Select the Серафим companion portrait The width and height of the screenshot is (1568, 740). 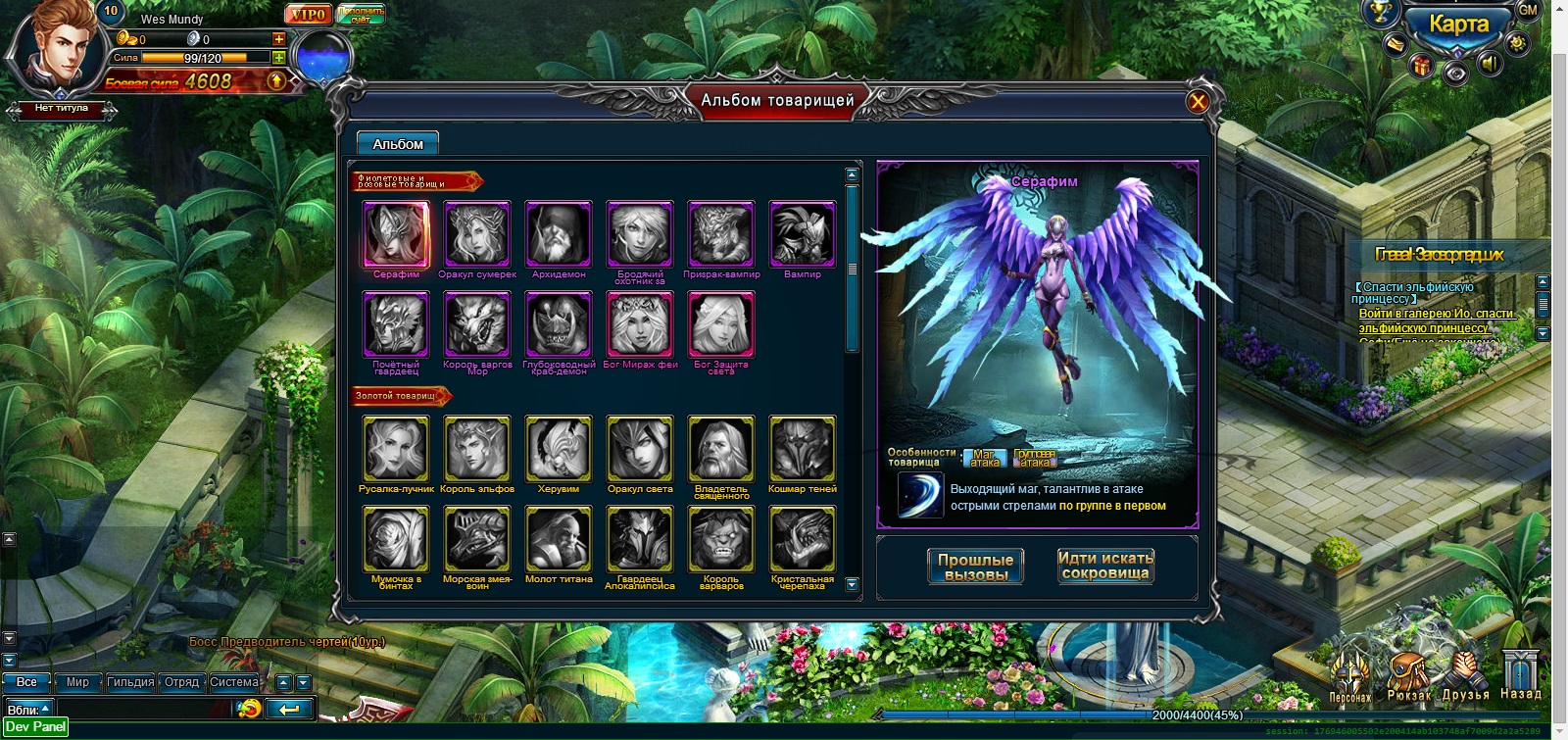tap(396, 235)
